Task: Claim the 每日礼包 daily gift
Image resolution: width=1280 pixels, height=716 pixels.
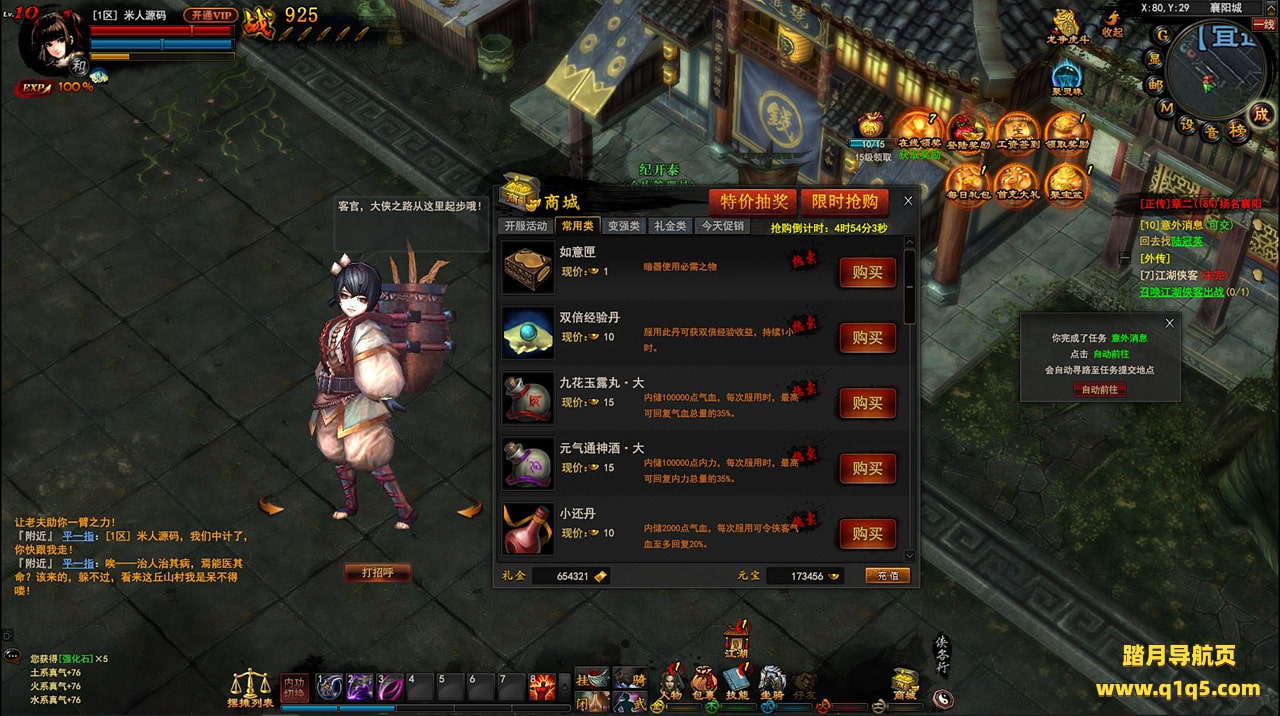Action: [968, 185]
